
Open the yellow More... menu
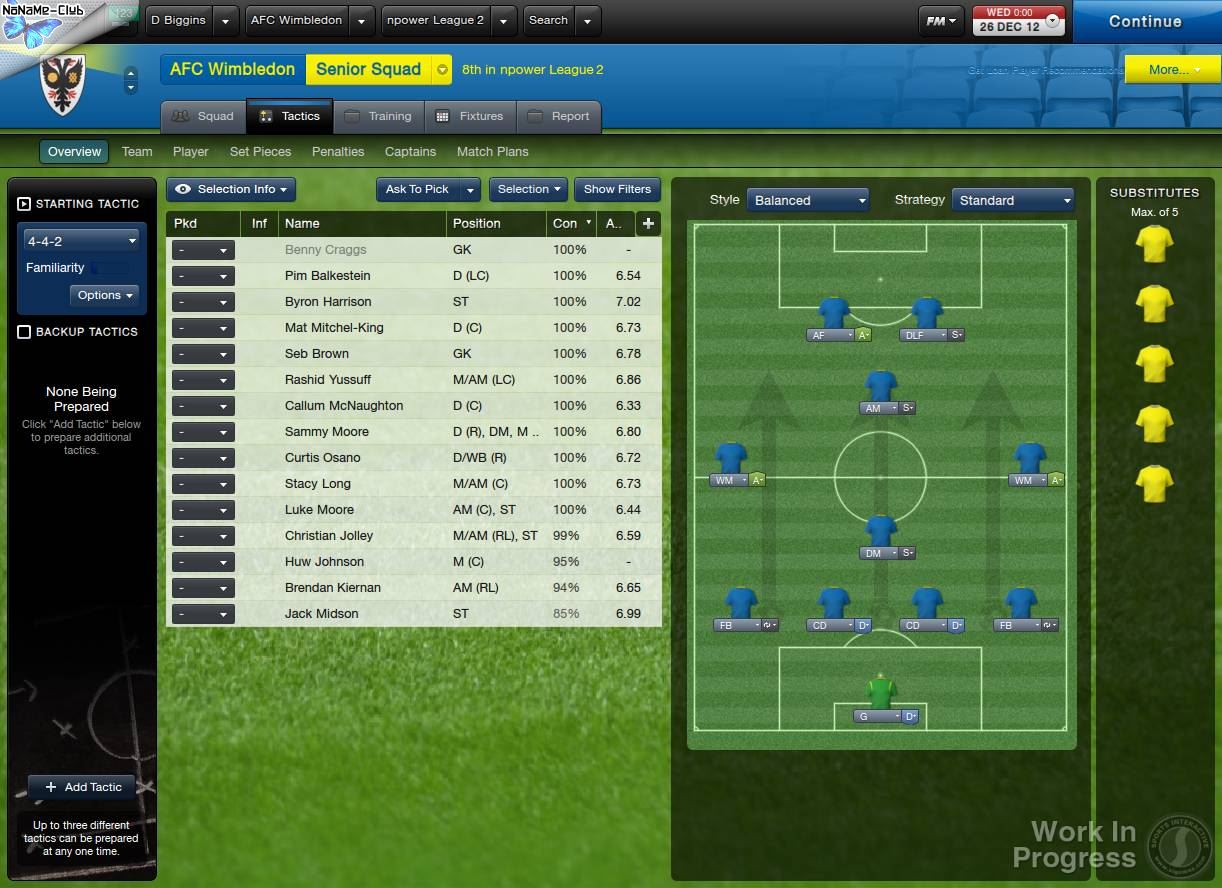pyautogui.click(x=1171, y=70)
